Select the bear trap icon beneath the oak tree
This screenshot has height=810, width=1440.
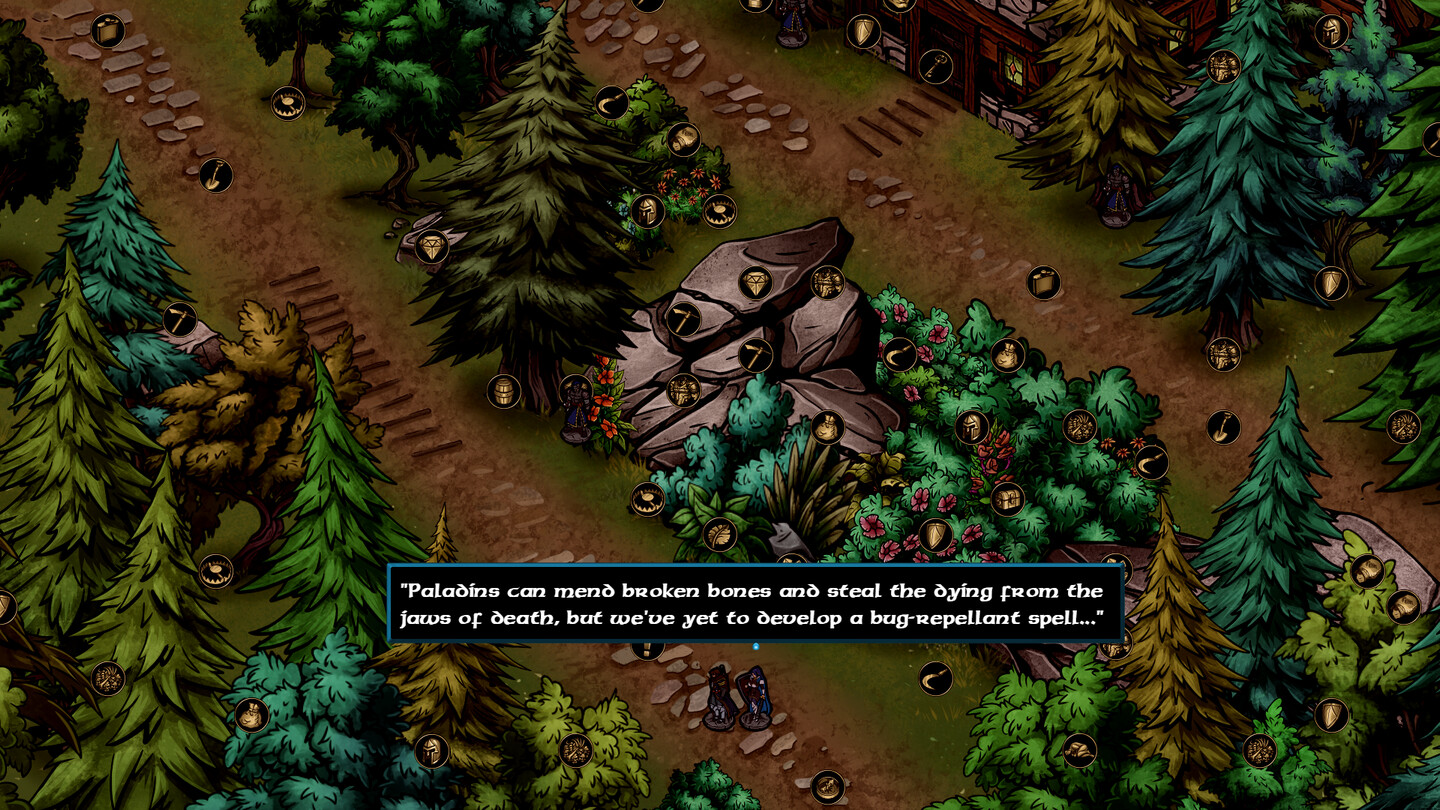tap(288, 102)
